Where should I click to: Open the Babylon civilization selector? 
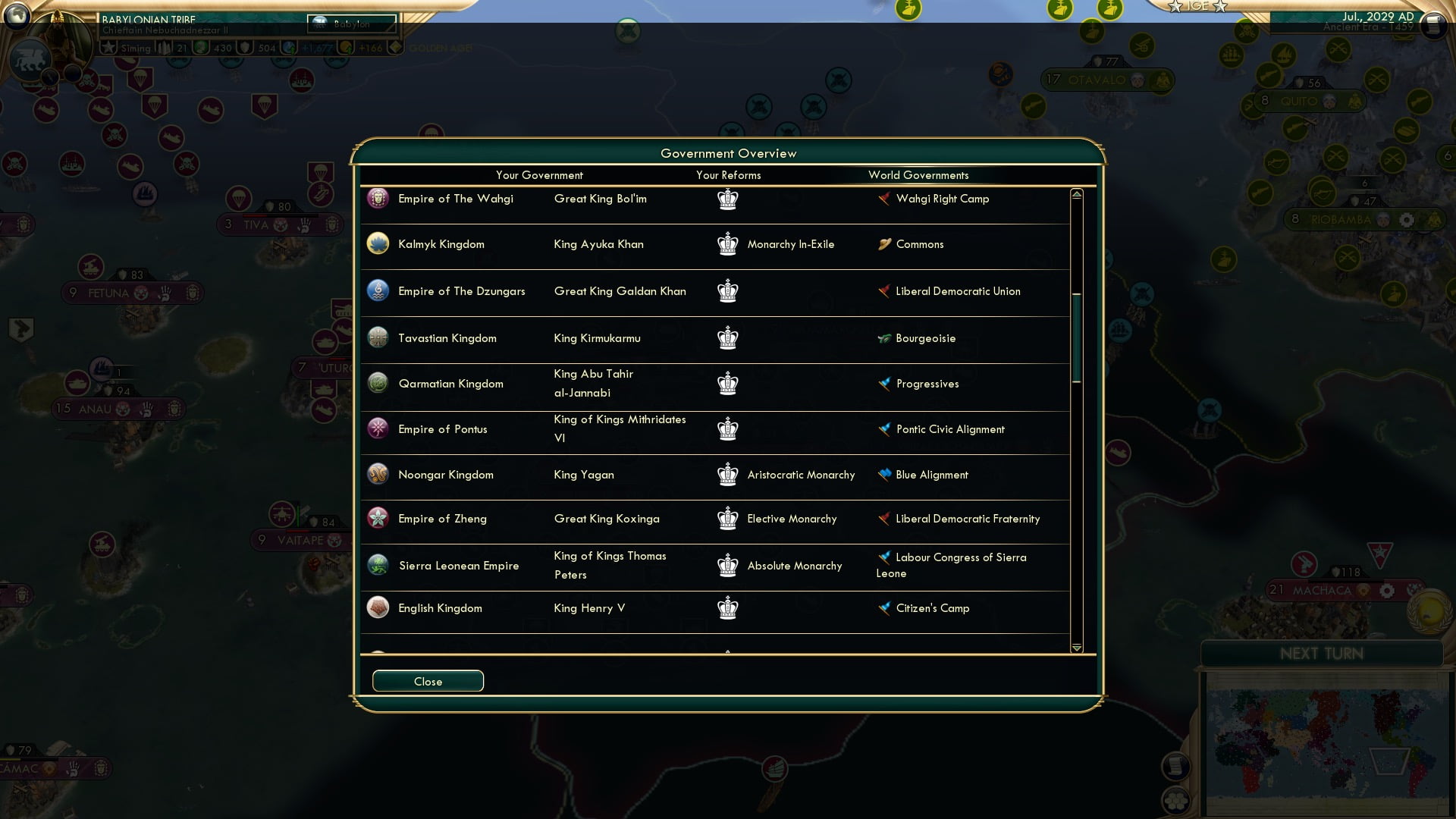coord(350,24)
